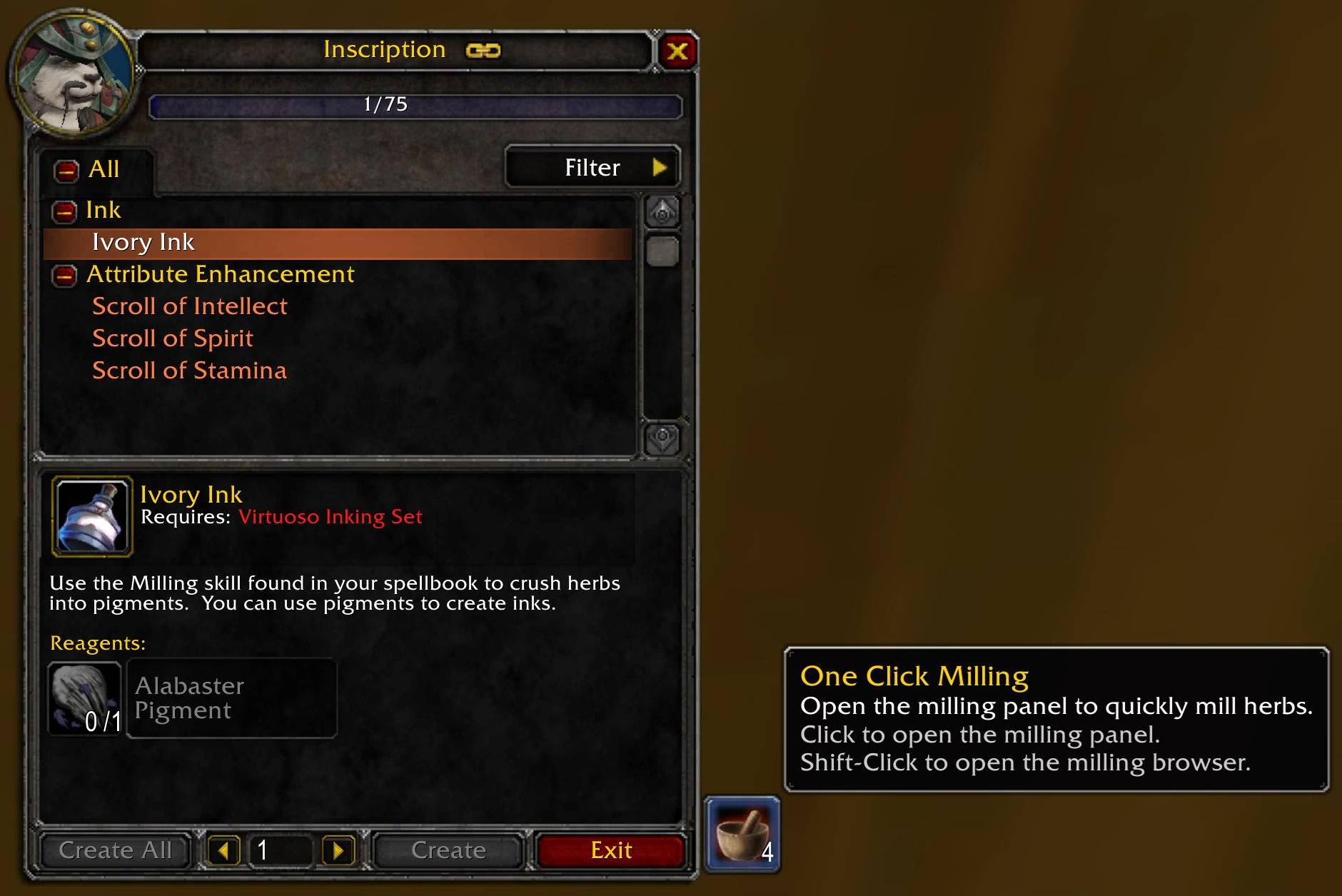This screenshot has height=896, width=1342.
Task: Choose the Scroll of Spirit recipe
Action: [172, 338]
